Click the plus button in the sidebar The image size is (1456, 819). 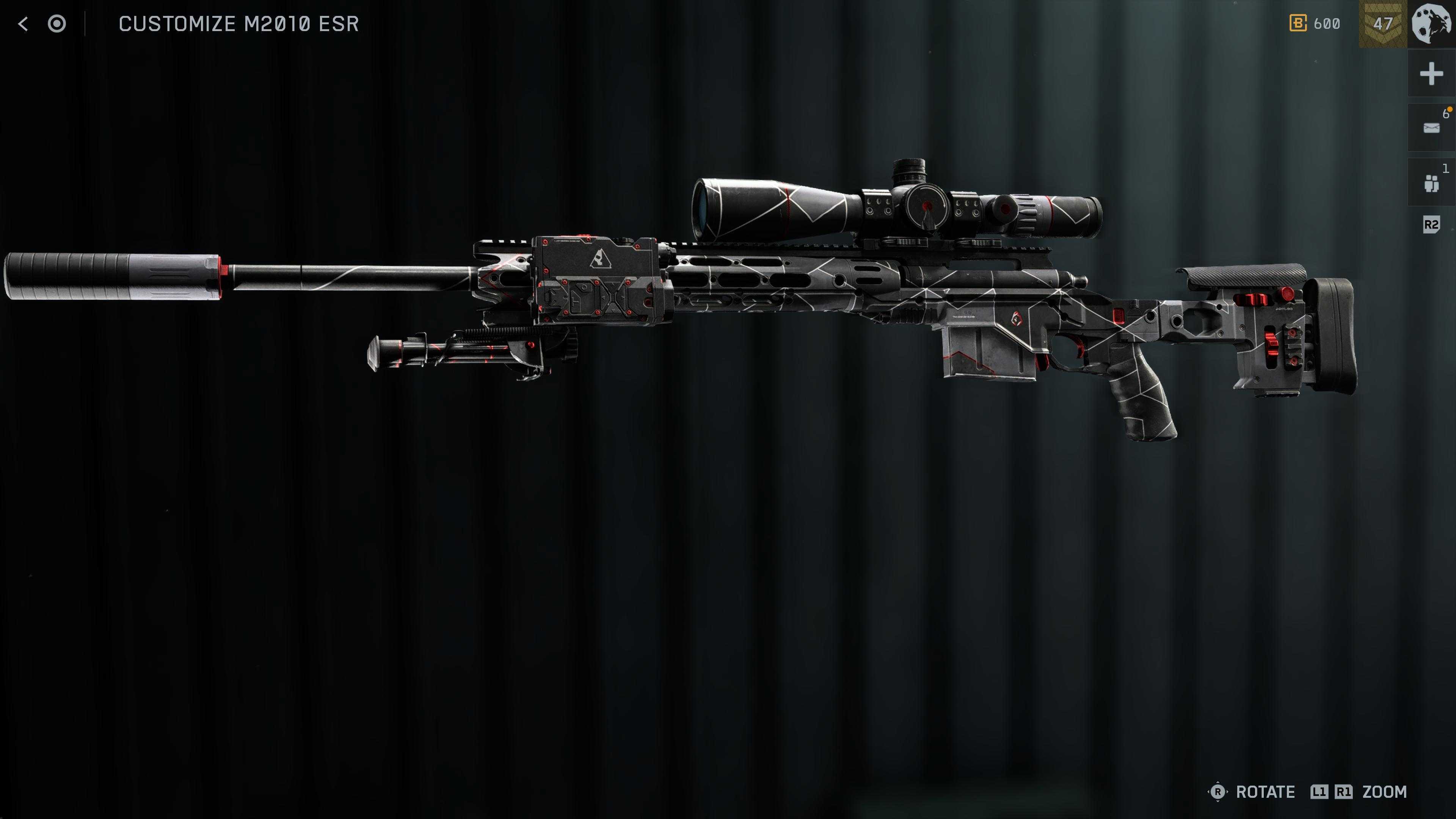[1431, 74]
